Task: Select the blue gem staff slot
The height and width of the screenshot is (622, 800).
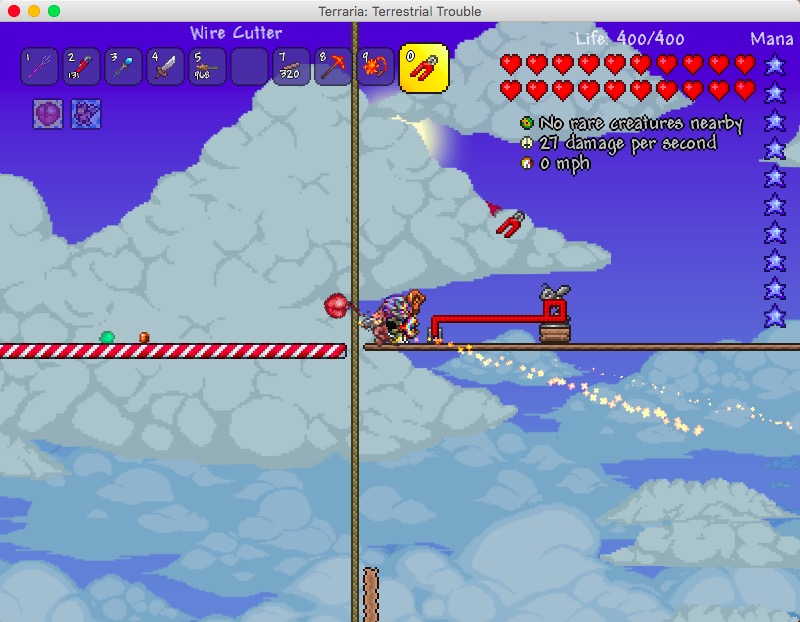Action: tap(124, 67)
